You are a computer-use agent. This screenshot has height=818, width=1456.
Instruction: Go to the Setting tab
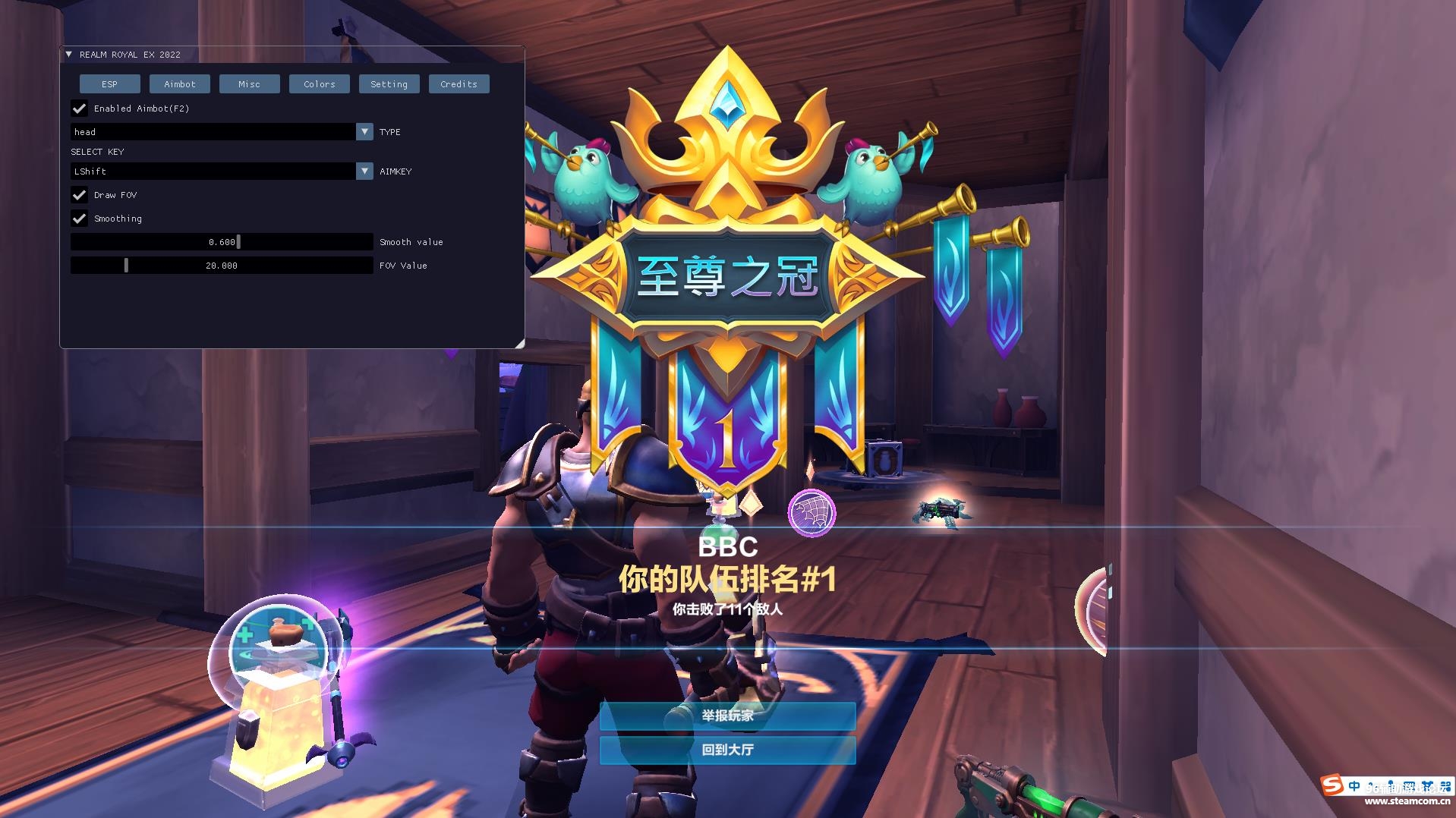click(x=389, y=84)
